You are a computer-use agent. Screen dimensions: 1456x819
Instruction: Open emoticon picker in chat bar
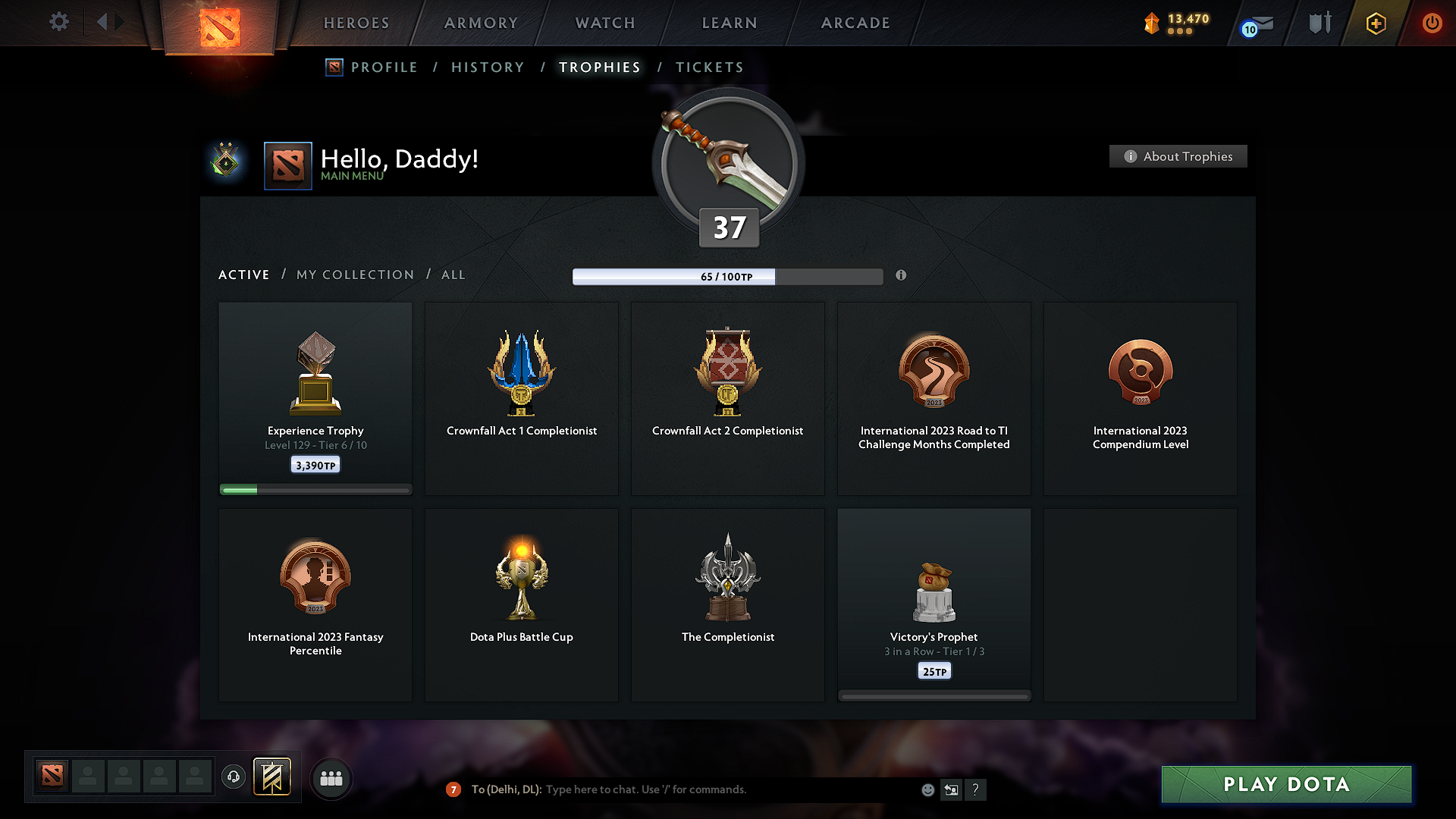point(927,789)
